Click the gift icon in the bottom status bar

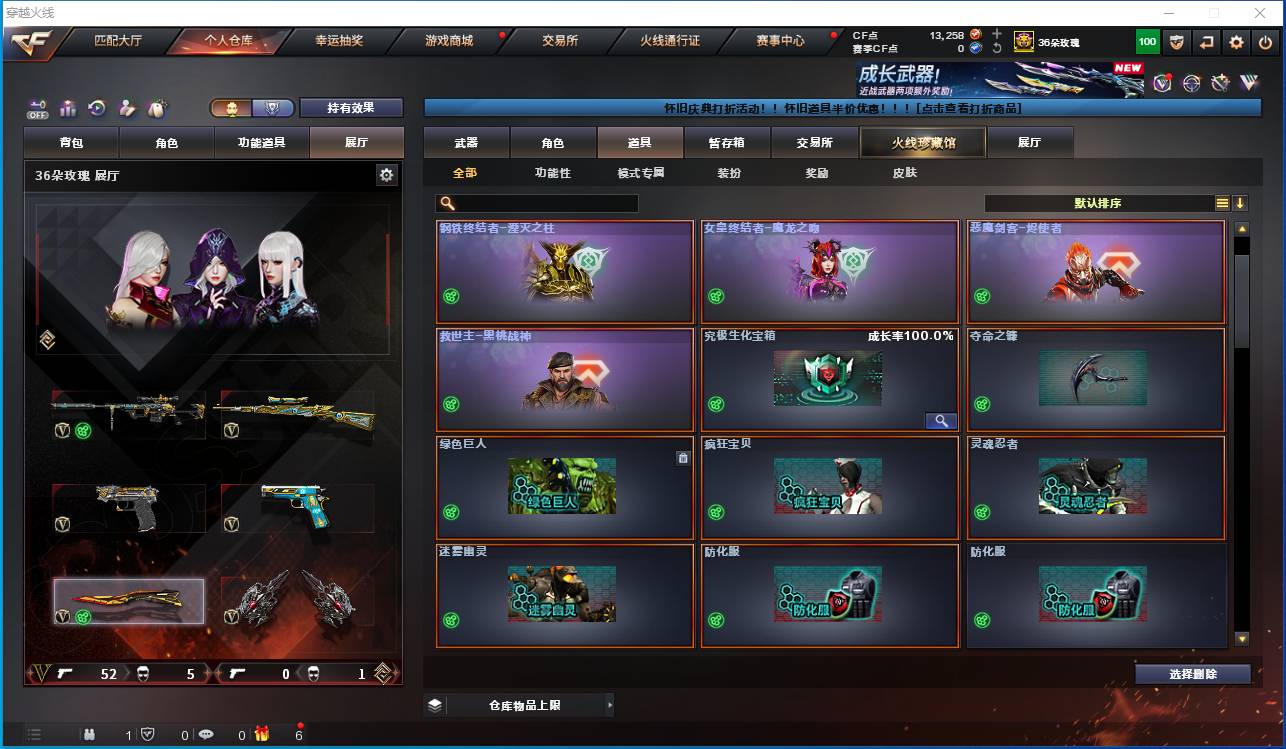[x=262, y=734]
